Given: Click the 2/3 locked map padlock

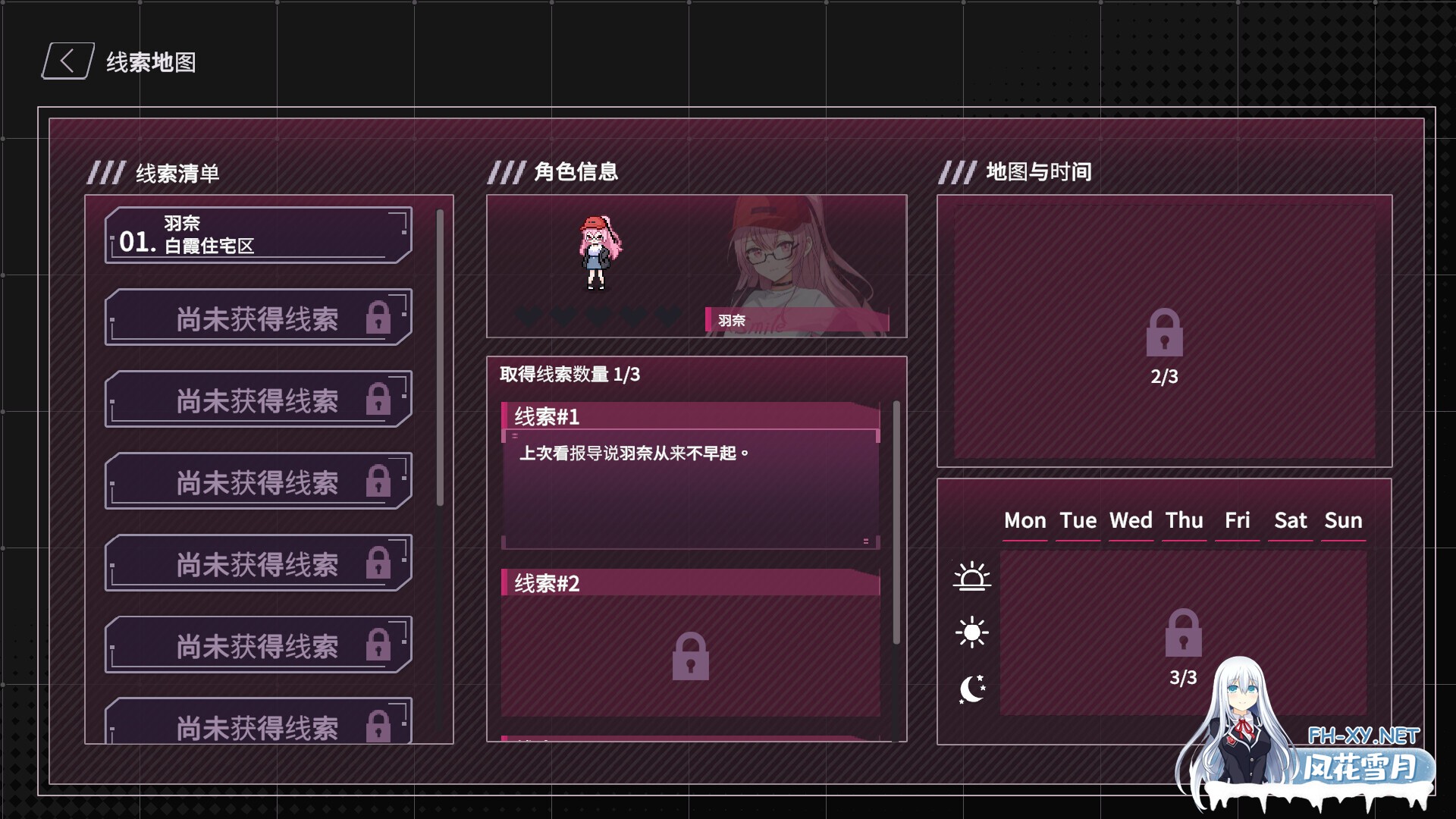Looking at the screenshot, I should 1164,334.
